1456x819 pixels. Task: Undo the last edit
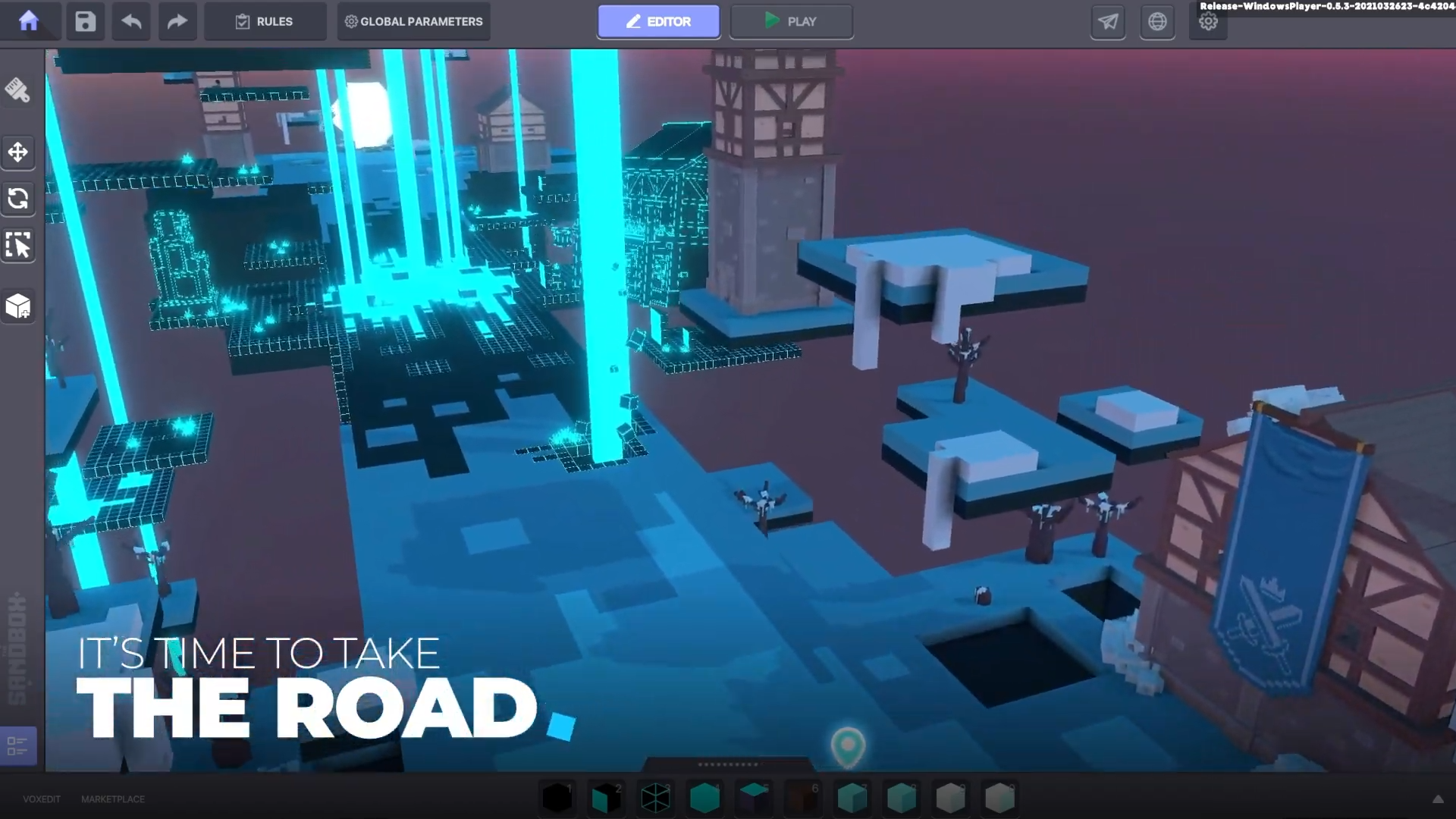pos(131,21)
